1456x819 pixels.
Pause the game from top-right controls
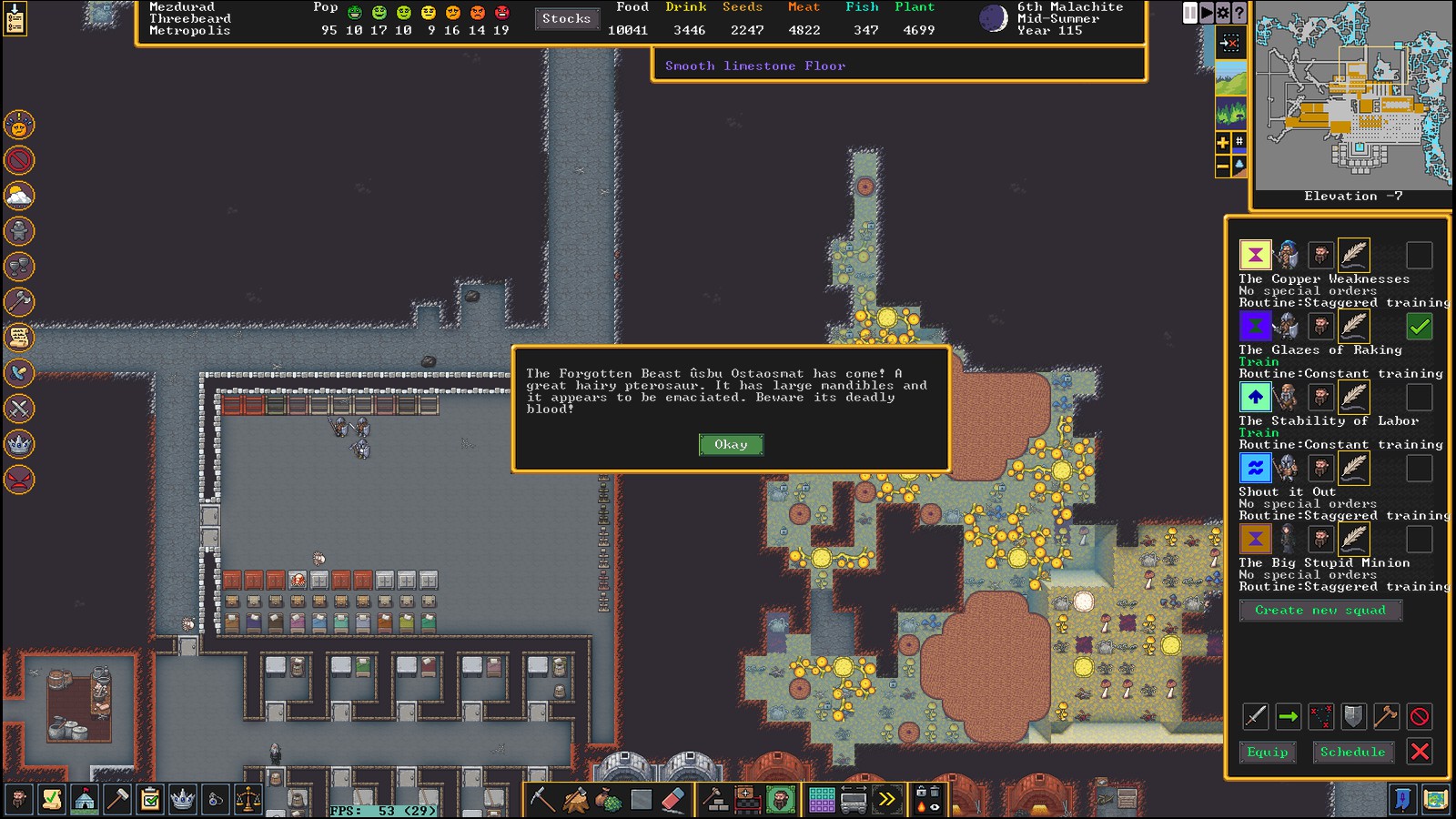pos(1190,13)
